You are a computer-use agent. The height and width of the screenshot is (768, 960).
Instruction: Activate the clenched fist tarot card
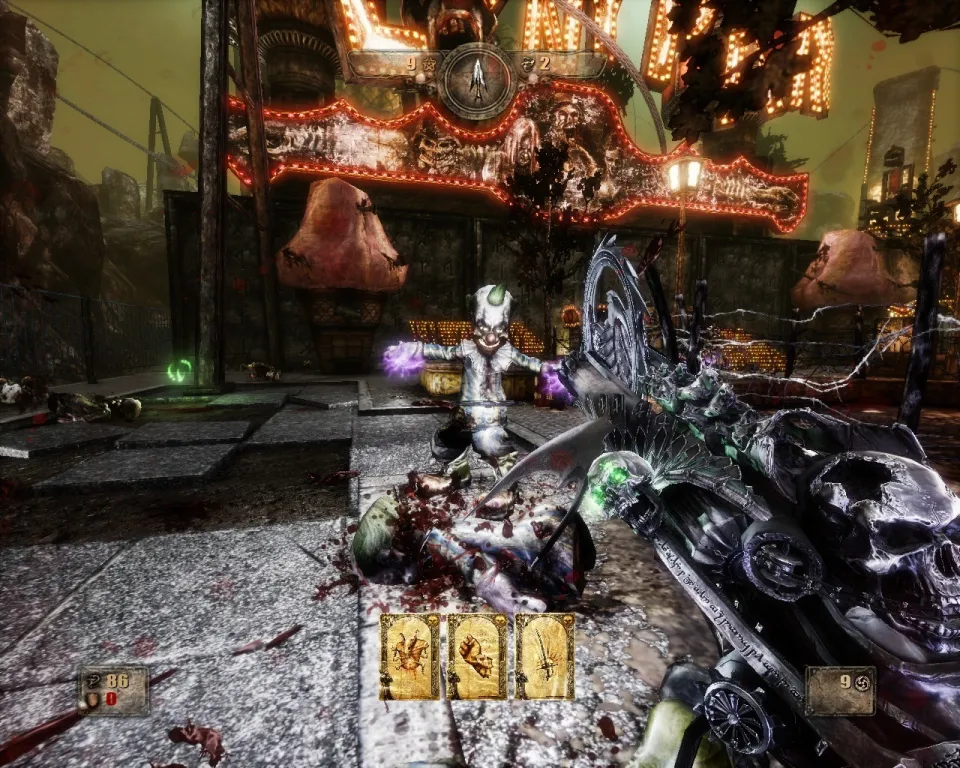(x=478, y=656)
